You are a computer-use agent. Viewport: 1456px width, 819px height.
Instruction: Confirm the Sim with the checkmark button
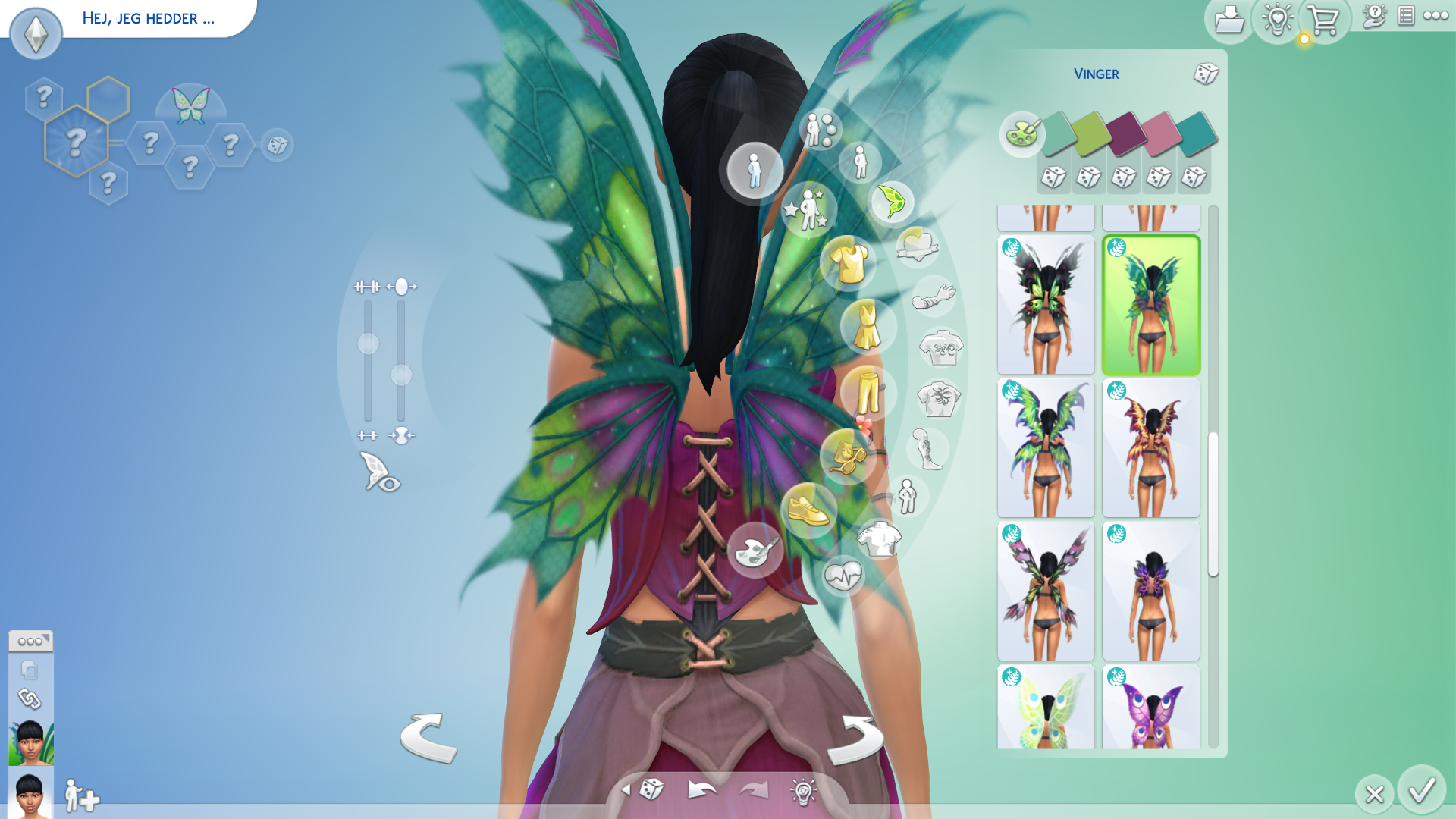1421,790
